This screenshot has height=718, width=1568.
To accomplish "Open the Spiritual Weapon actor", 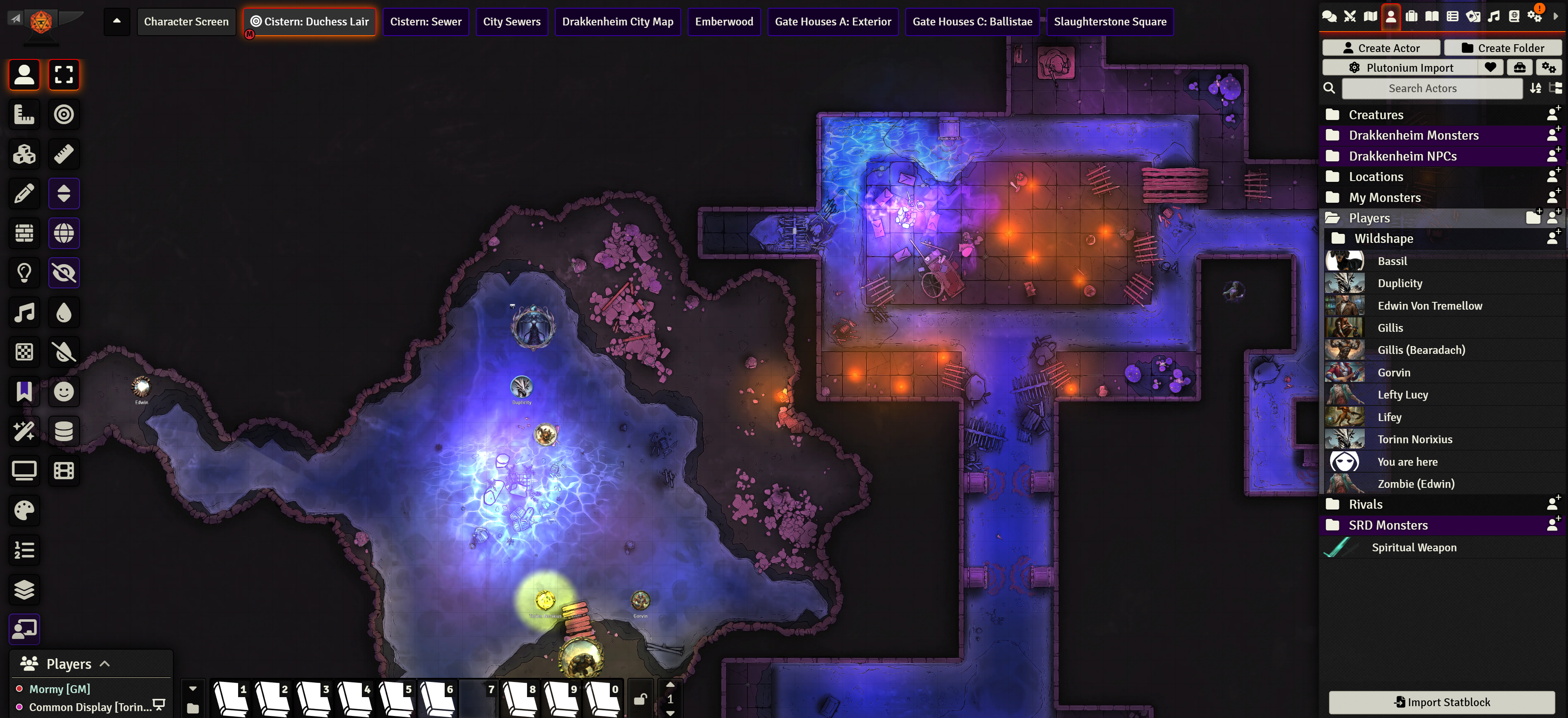I will point(1413,548).
